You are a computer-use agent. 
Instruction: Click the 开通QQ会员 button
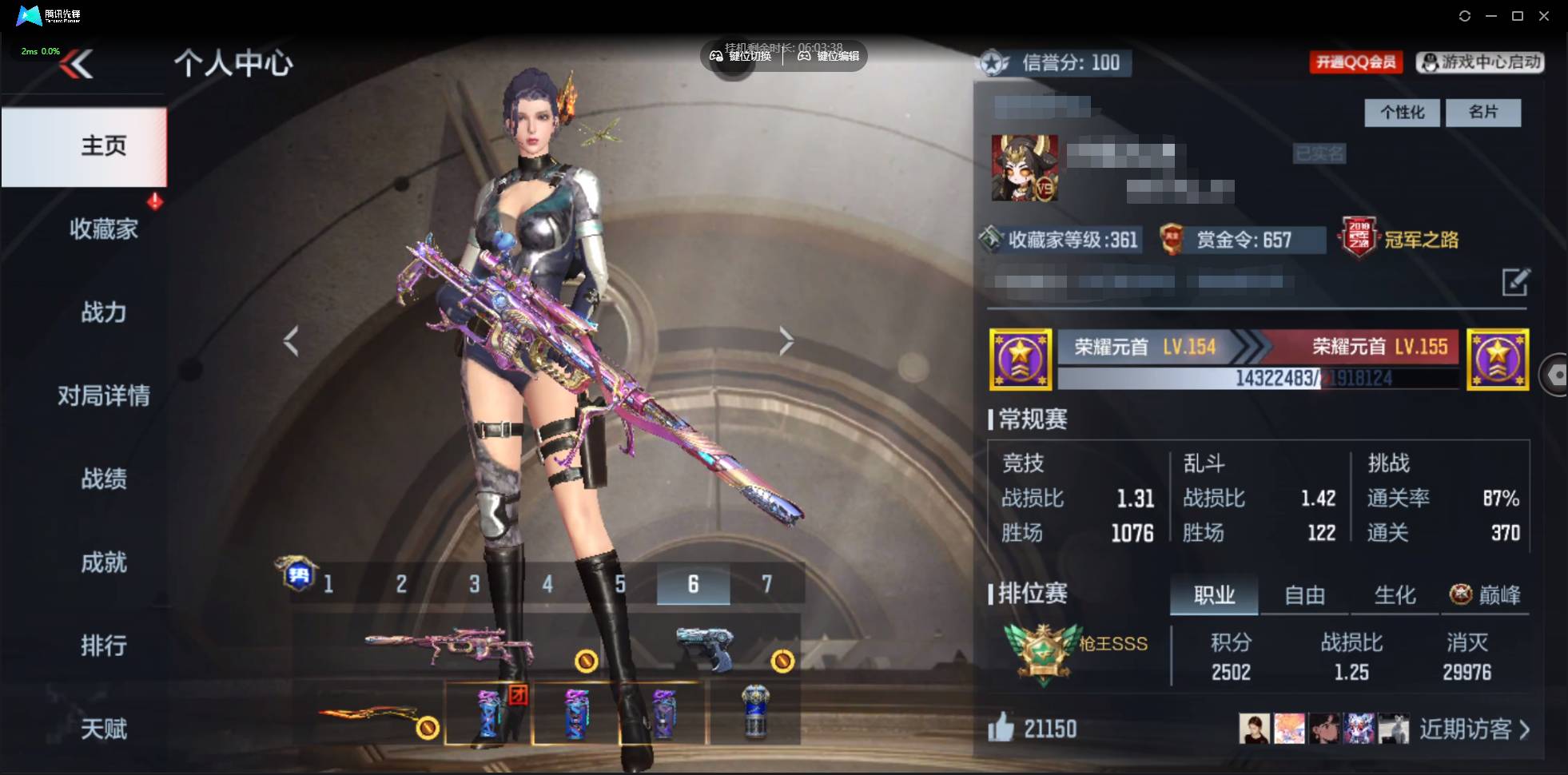[1356, 62]
